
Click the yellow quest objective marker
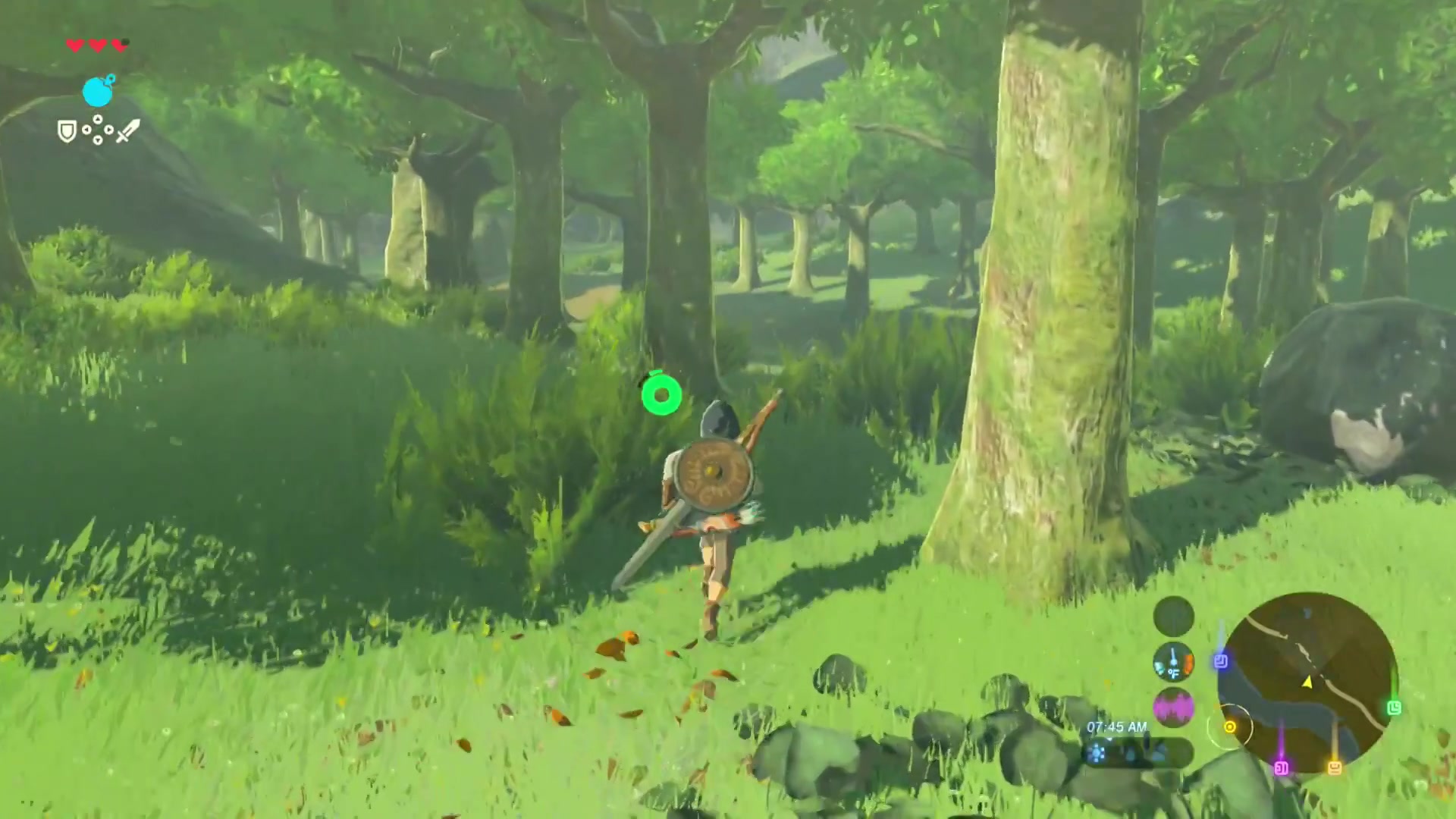click(1229, 727)
